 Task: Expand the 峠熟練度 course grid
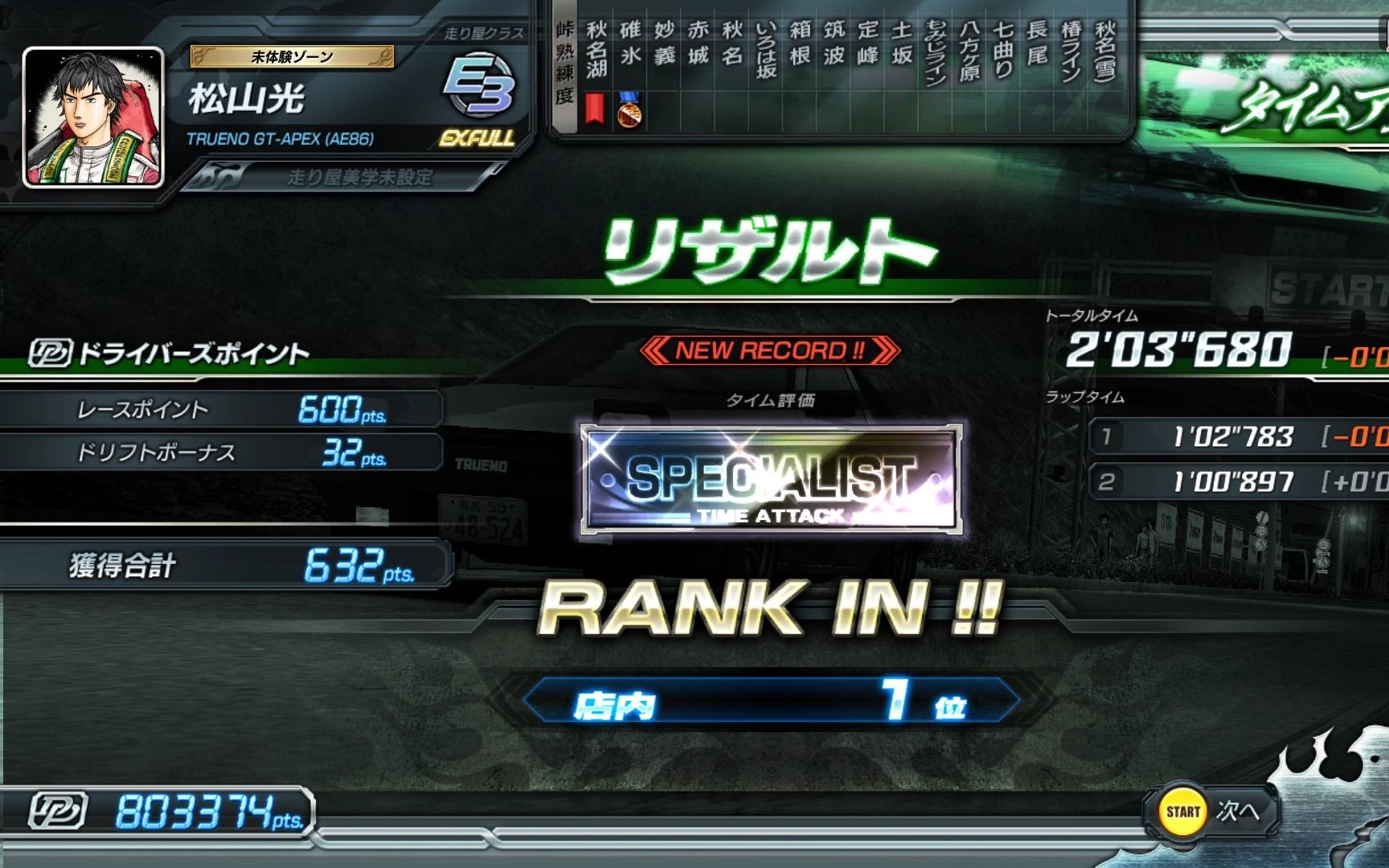tap(565, 64)
